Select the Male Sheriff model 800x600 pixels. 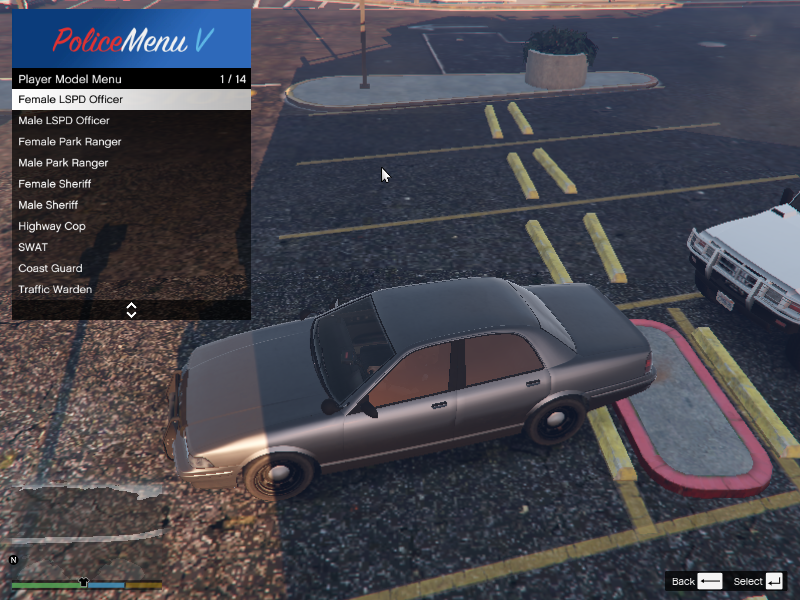[130, 205]
